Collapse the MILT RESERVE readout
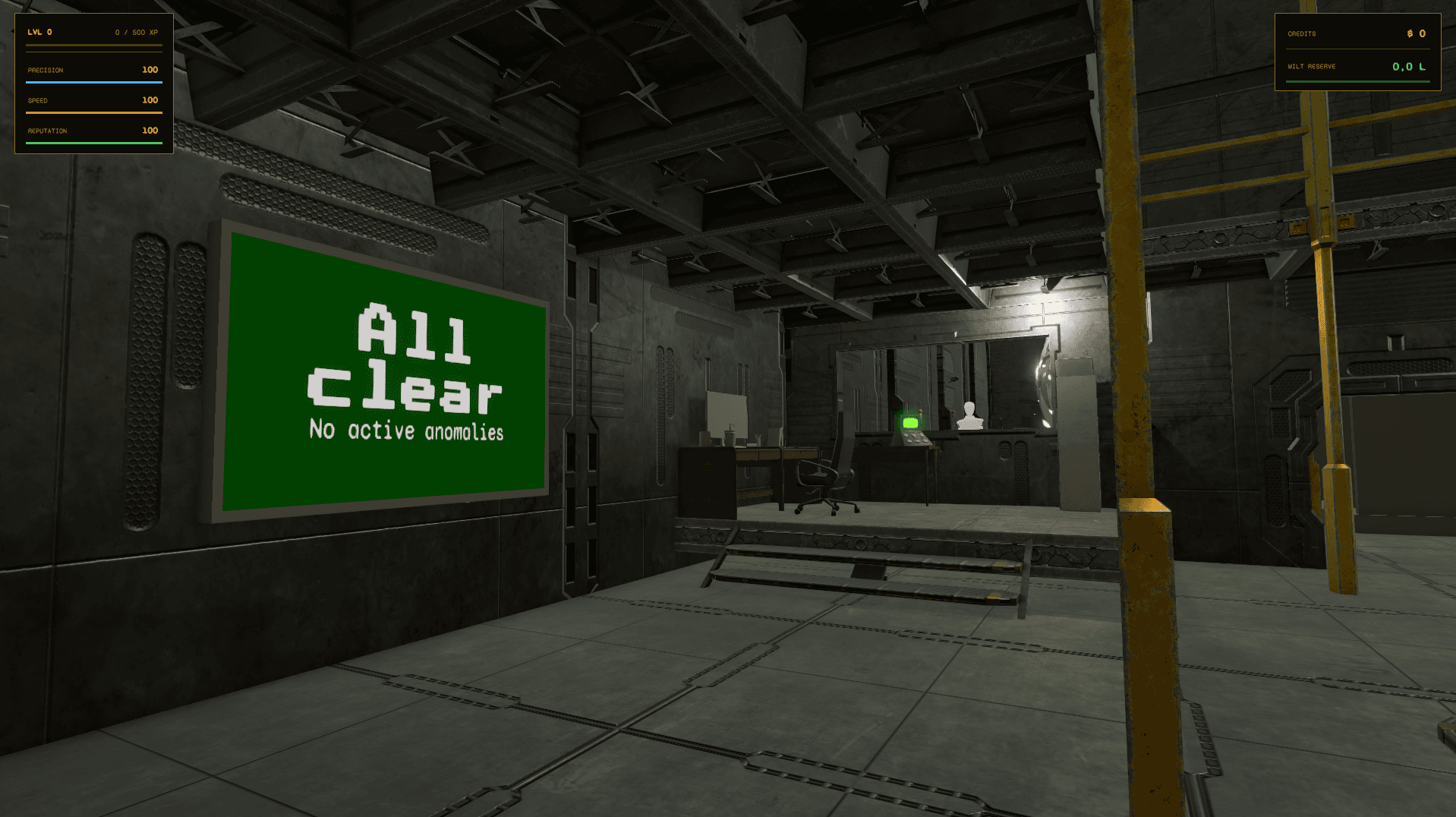 [x=1311, y=66]
